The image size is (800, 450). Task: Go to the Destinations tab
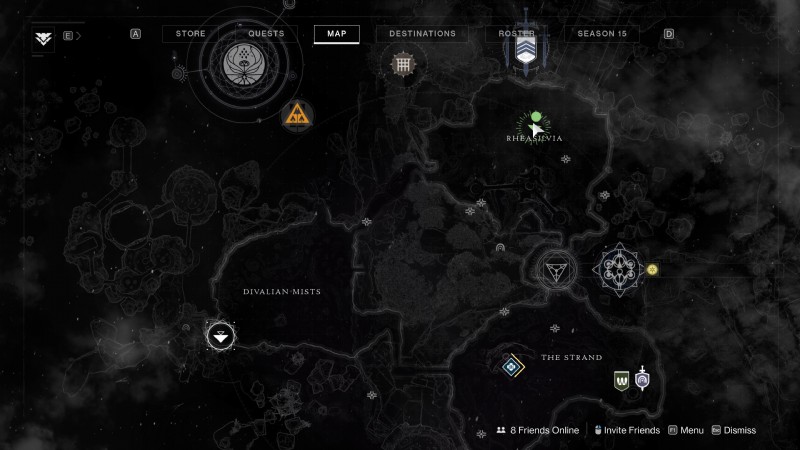(422, 34)
